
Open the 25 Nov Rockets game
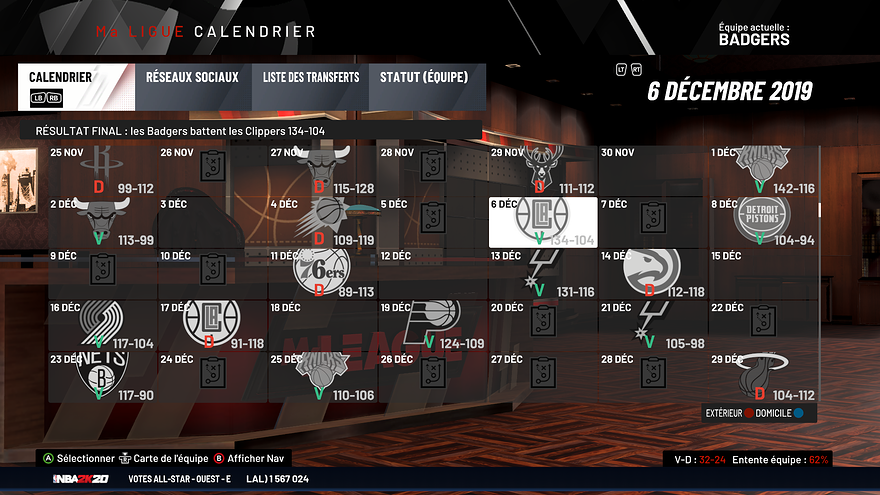[x=102, y=170]
